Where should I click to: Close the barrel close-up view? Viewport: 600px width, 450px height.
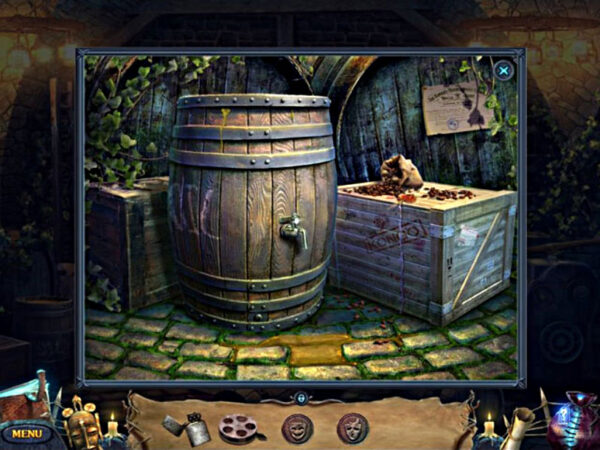point(504,70)
